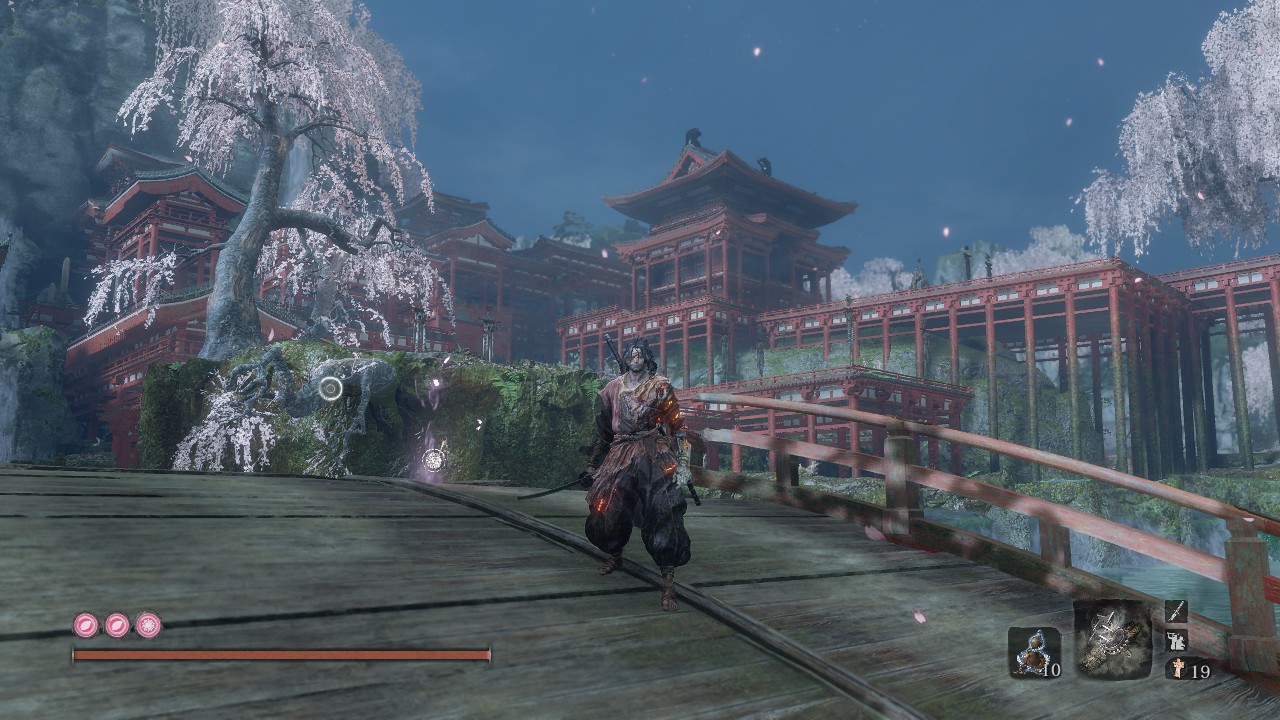
Task: Click the blossom-patterned resurrection node
Action: pos(148,626)
